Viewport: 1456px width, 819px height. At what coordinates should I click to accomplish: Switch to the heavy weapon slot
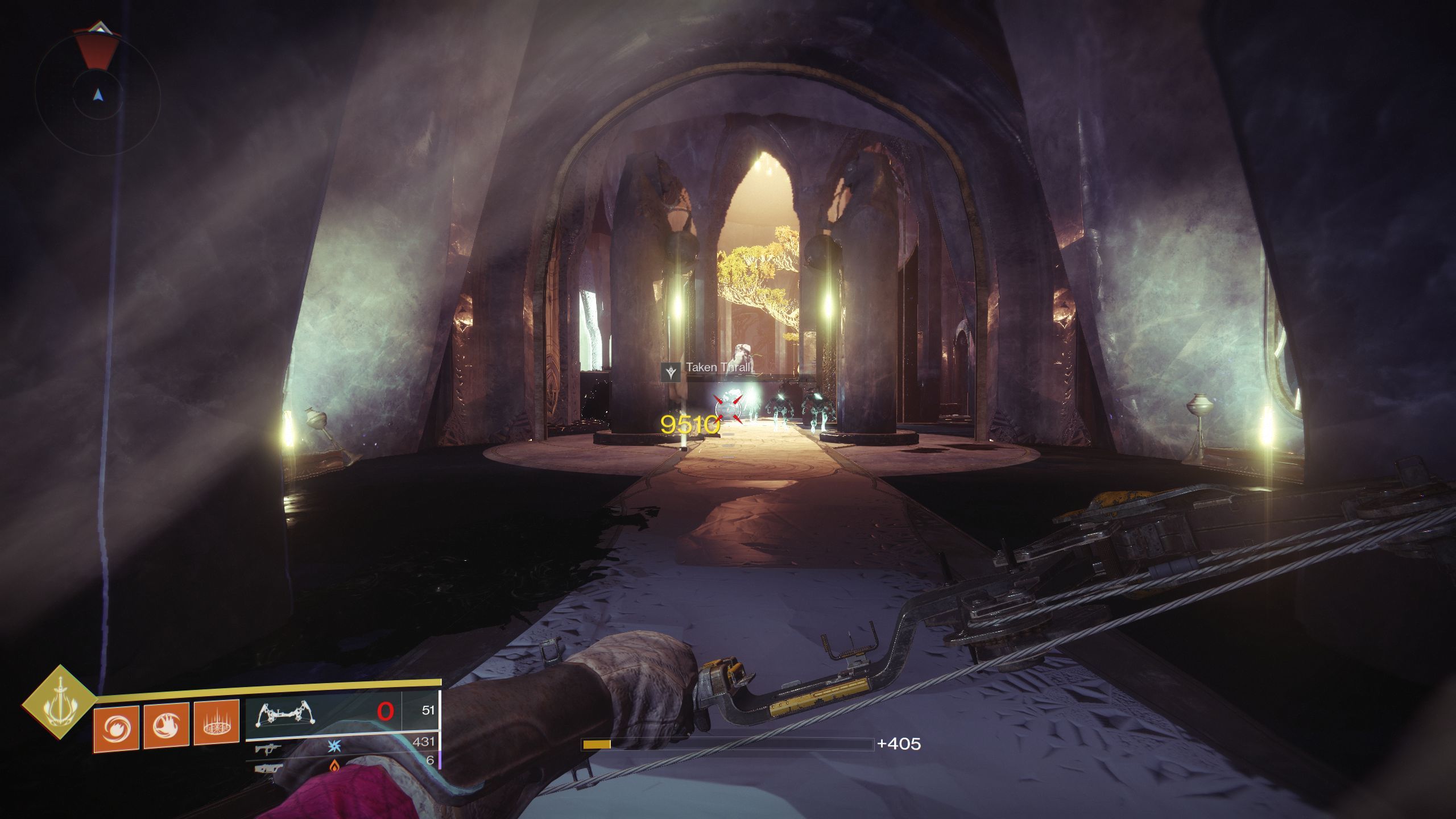tap(267, 769)
